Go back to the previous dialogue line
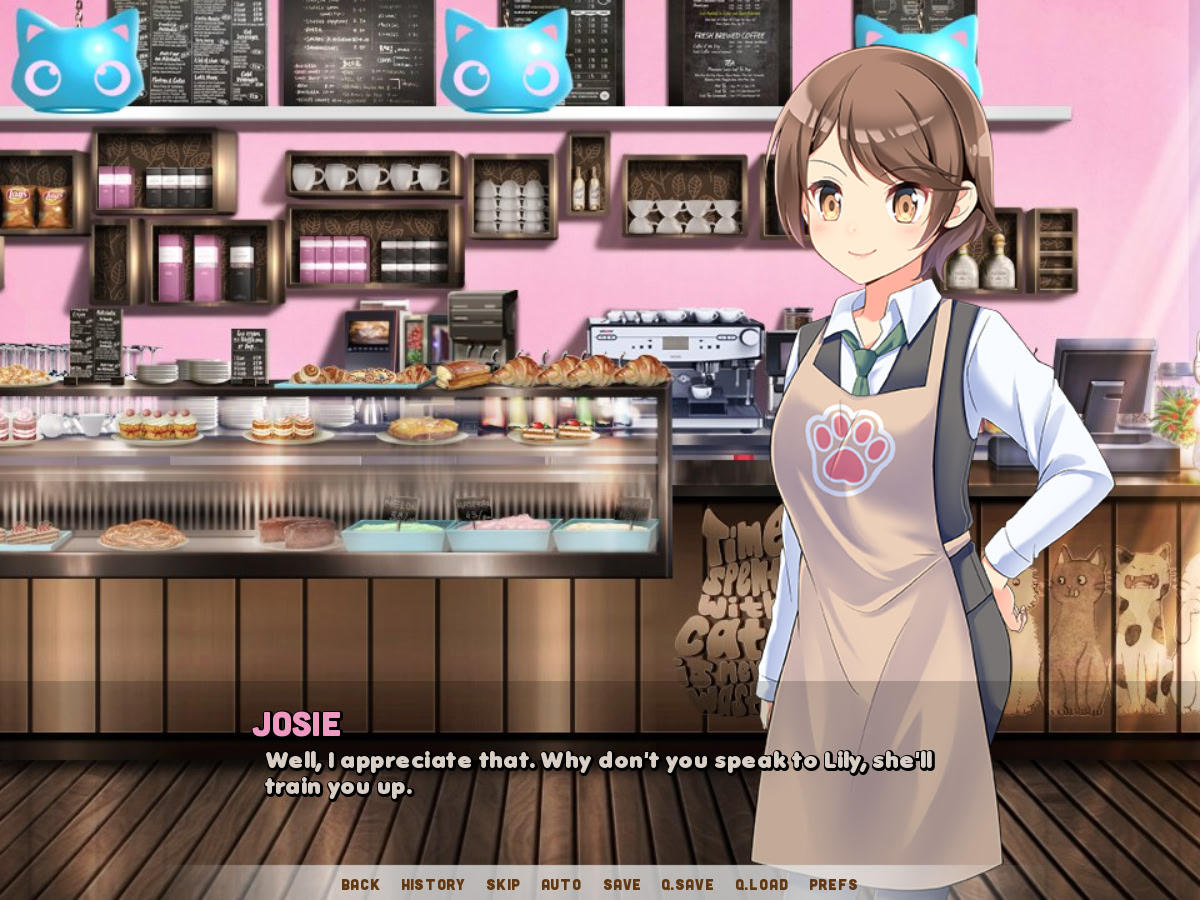Viewport: 1200px width, 900px height. 360,884
